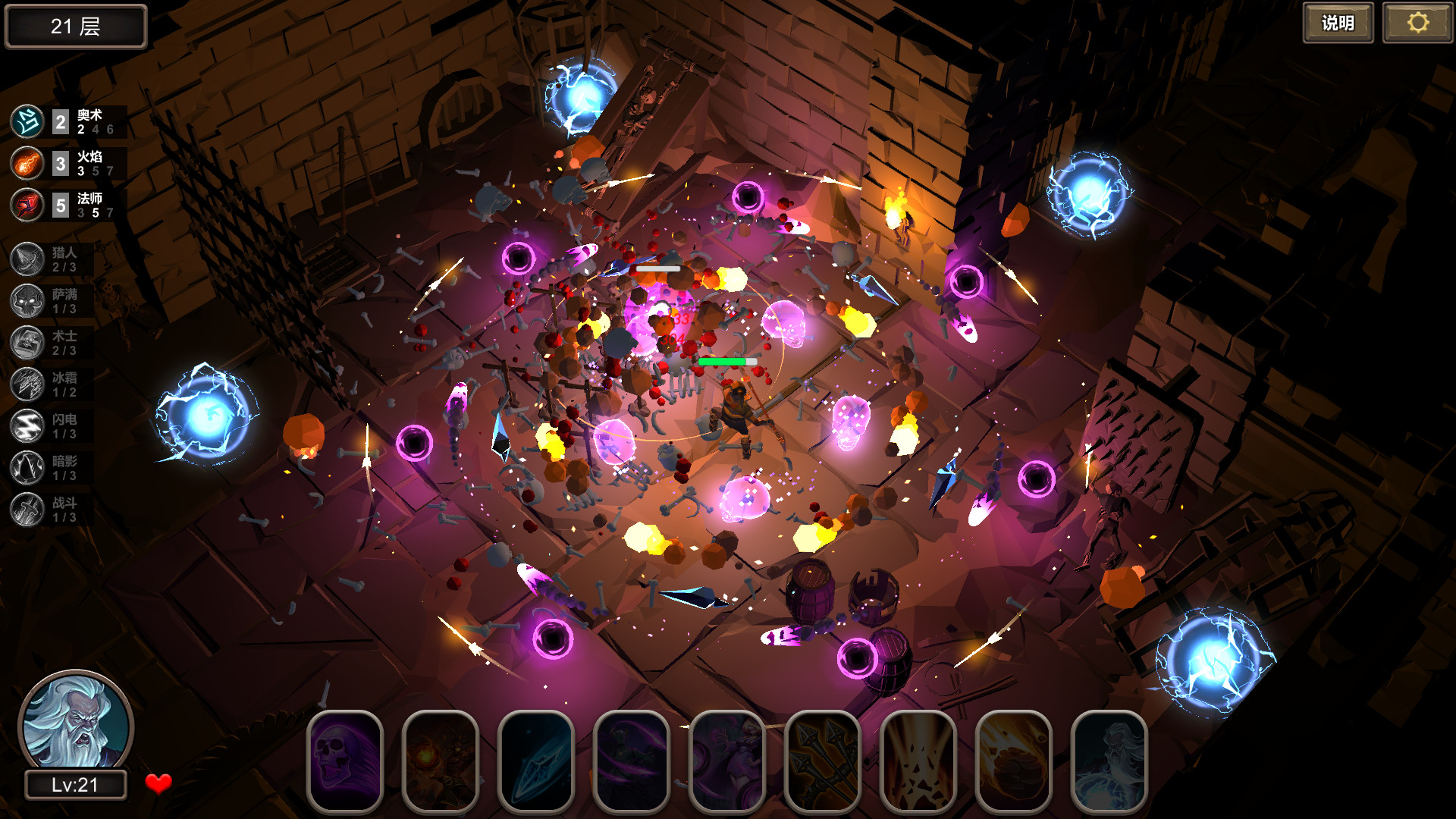
Task: Click the 暗影 (Shadow) skill icon
Action: 27,469
